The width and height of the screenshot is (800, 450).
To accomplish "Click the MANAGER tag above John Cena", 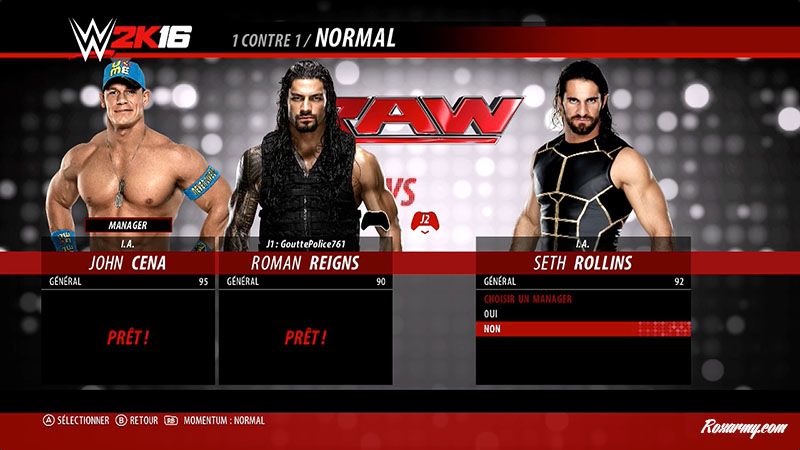I will (127, 225).
